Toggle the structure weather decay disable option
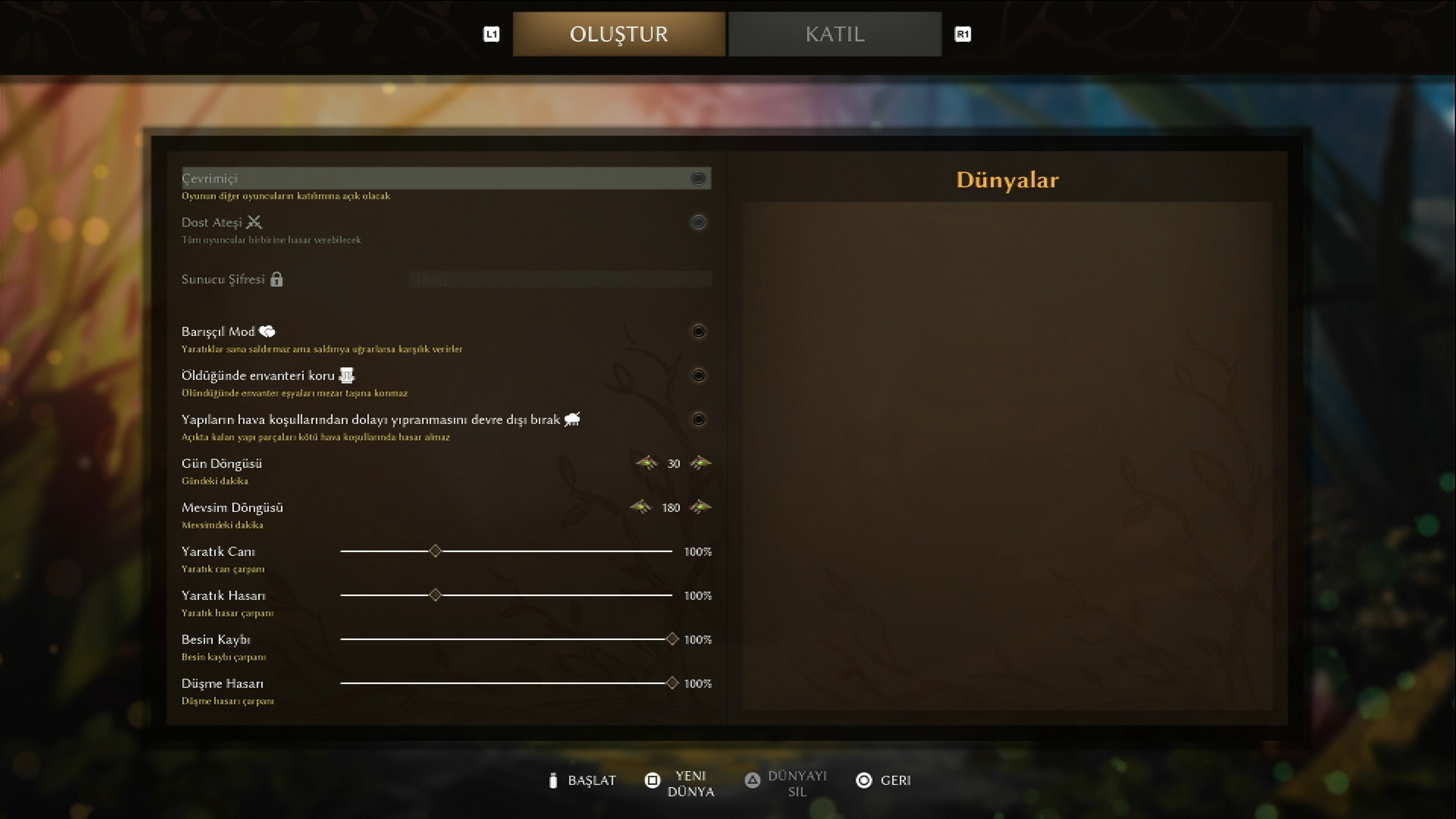The height and width of the screenshot is (819, 1456). pyautogui.click(x=698, y=419)
